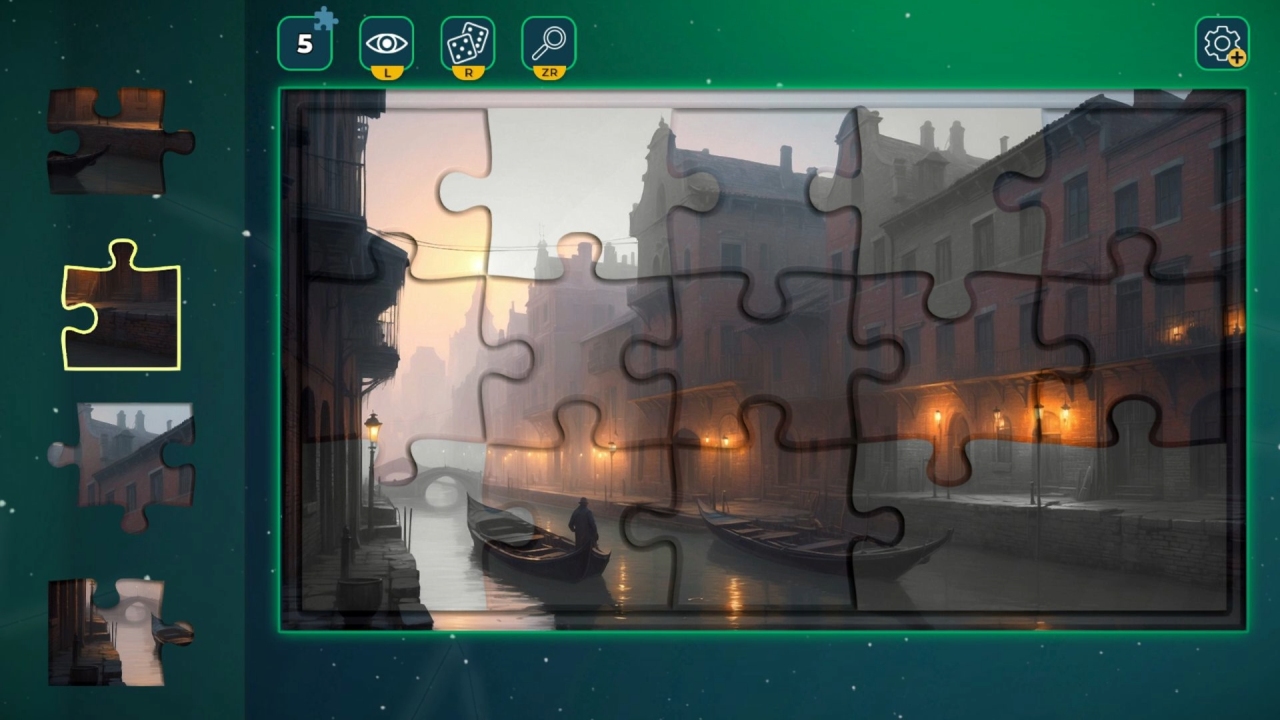Click the sidebar piece tray panel
1280x720 pixels.
point(120,360)
